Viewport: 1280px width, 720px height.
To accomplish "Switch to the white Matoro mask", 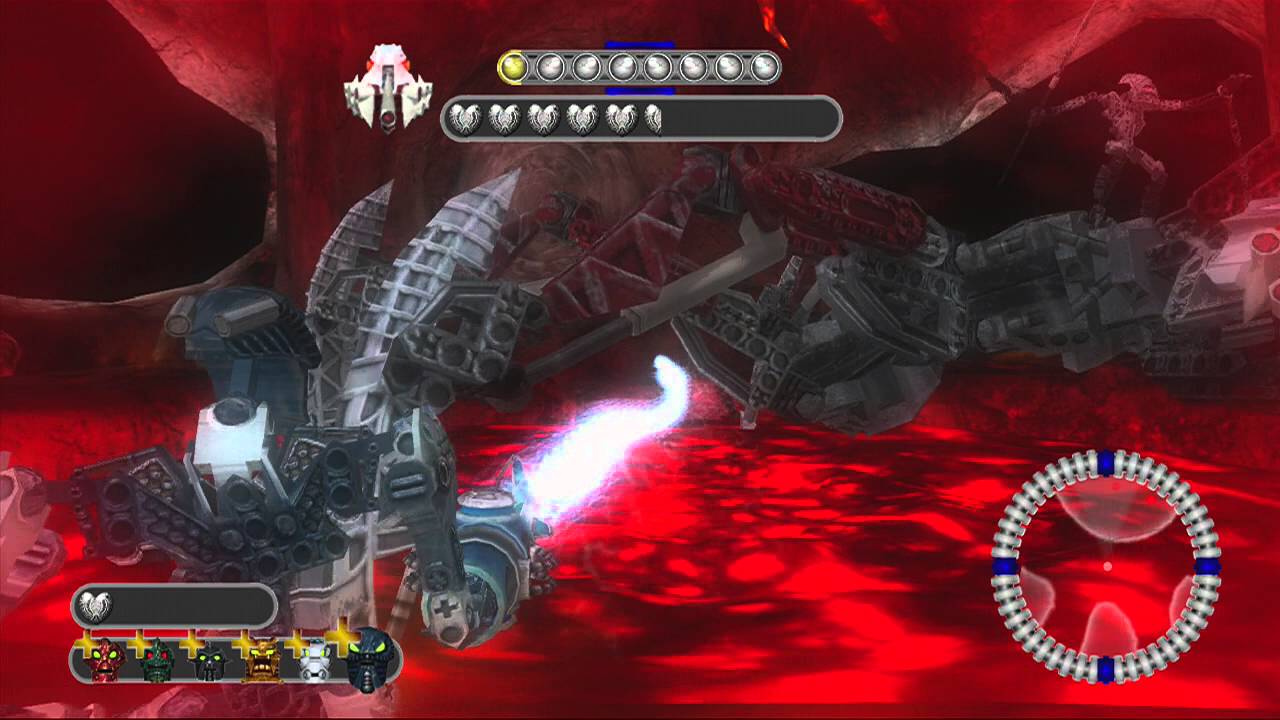I will pyautogui.click(x=314, y=661).
